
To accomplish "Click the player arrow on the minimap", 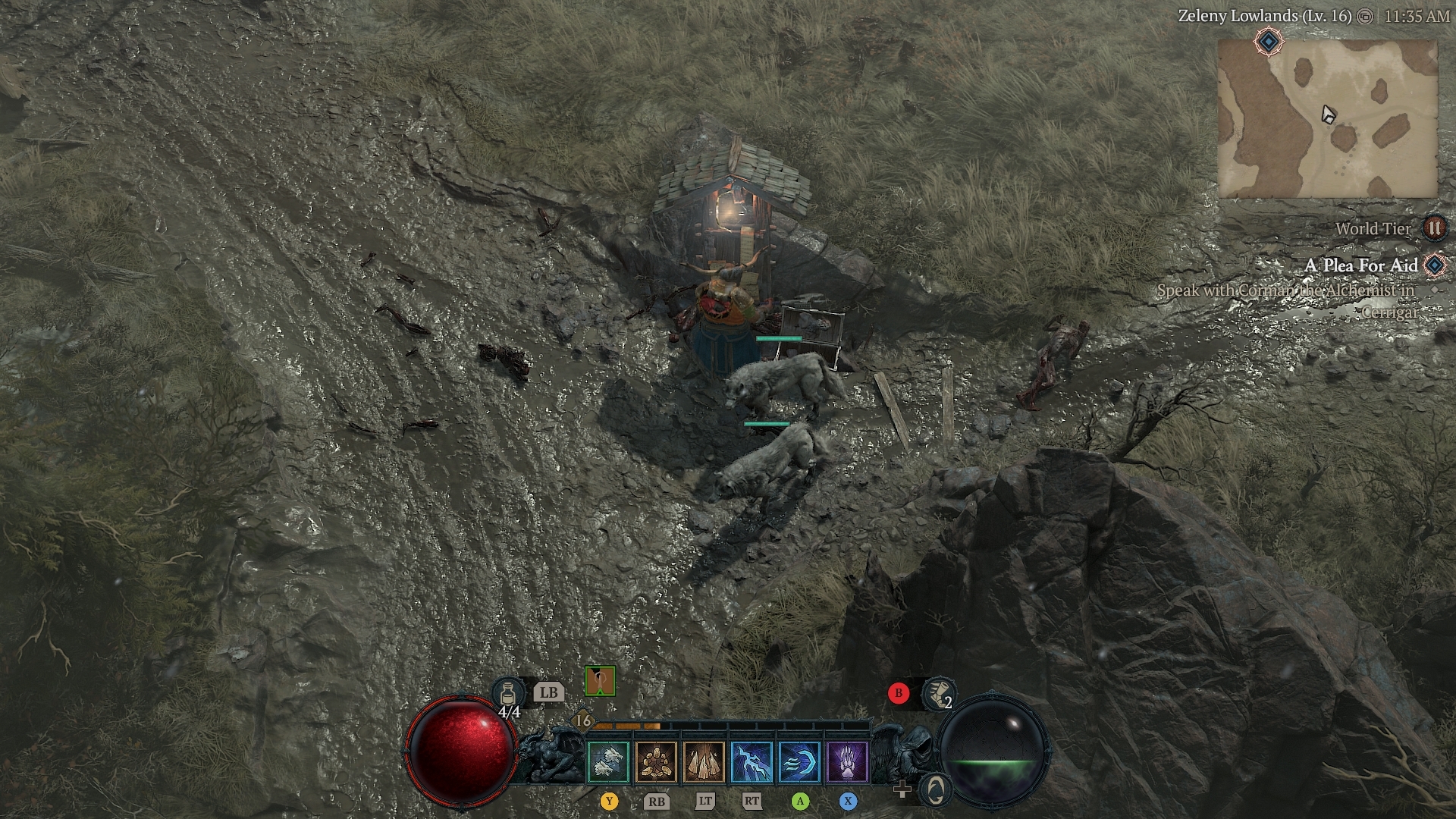I will pos(1327,114).
